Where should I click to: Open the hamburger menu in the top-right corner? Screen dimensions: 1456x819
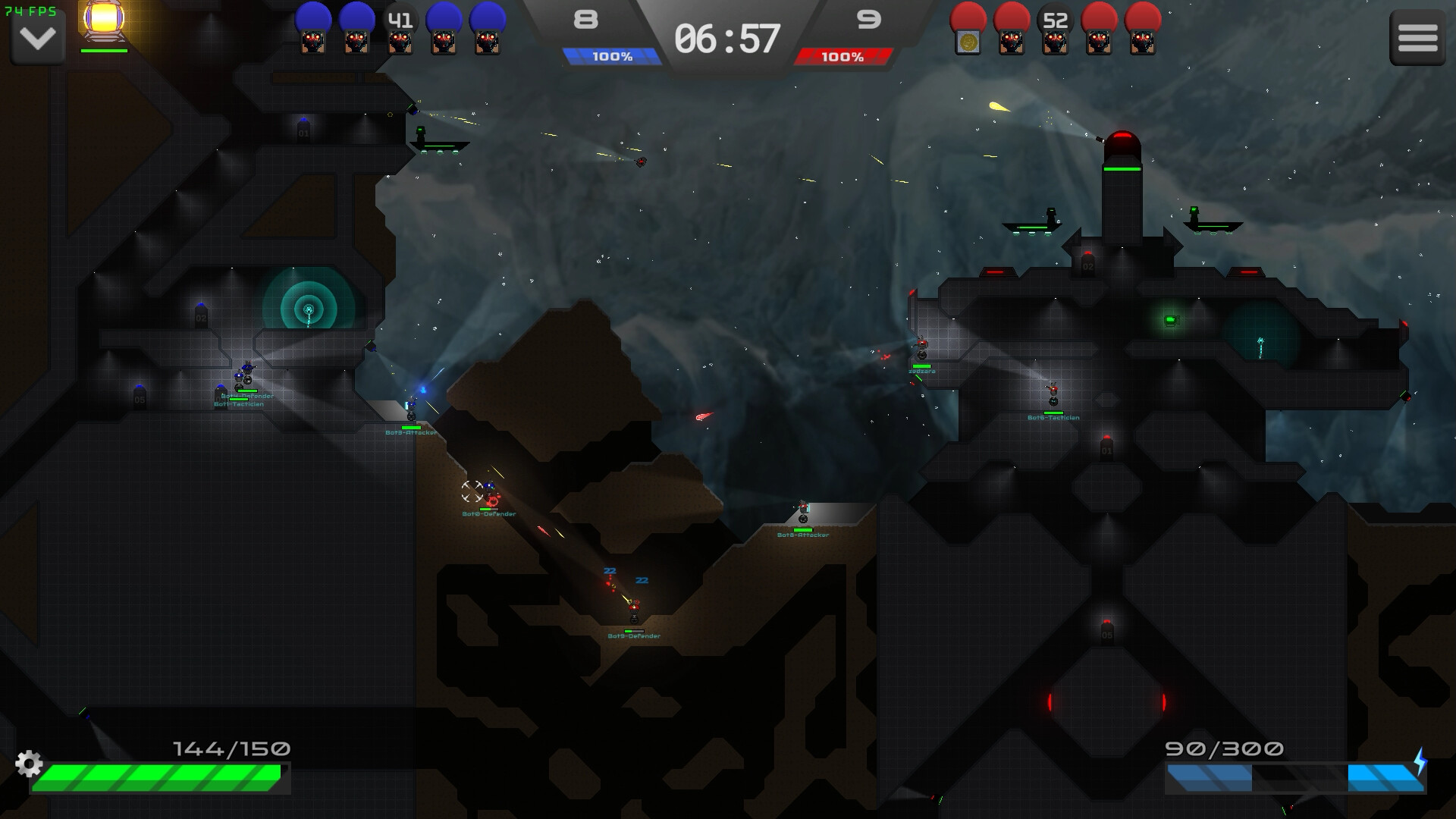coord(1417,38)
